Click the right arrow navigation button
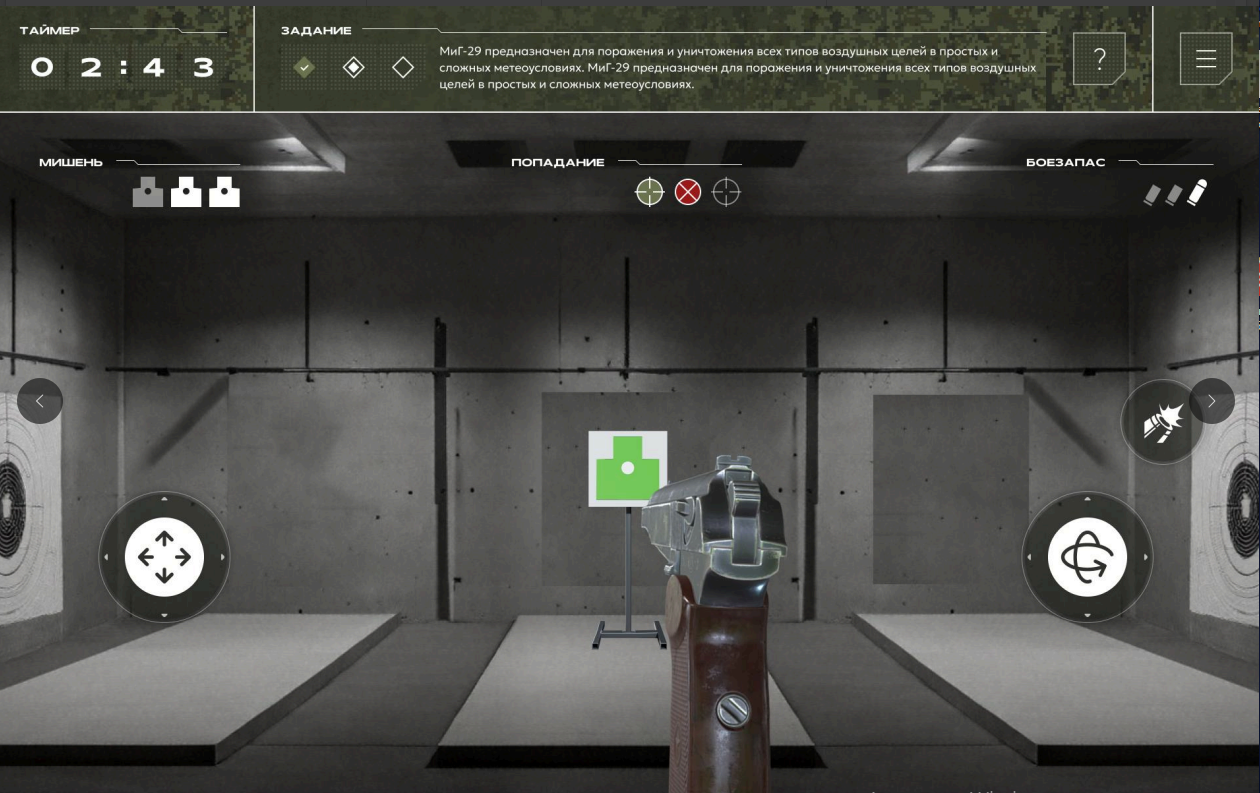Screen dimensions: 1260x793 point(1212,401)
